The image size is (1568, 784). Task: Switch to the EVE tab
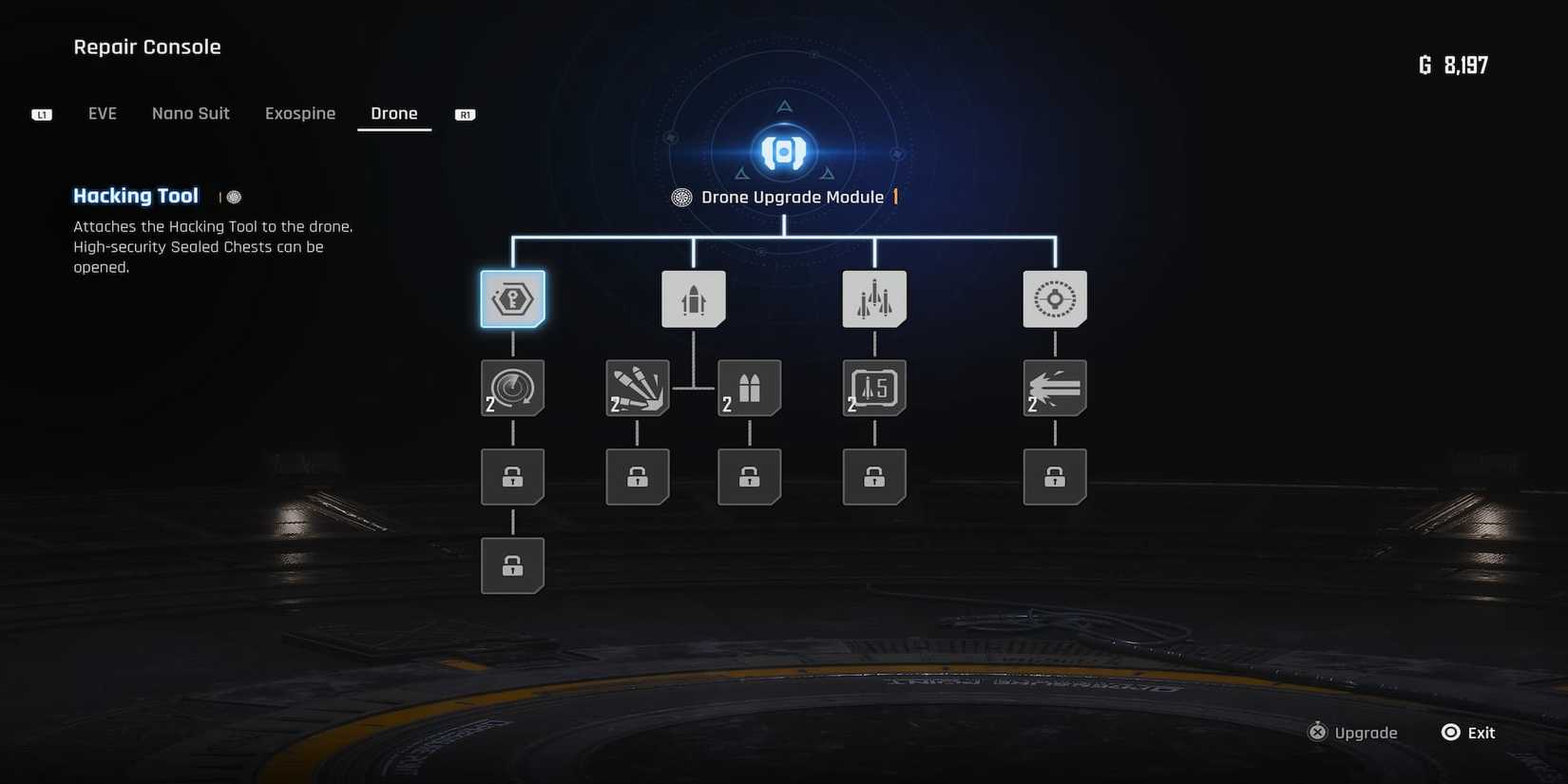click(x=102, y=113)
